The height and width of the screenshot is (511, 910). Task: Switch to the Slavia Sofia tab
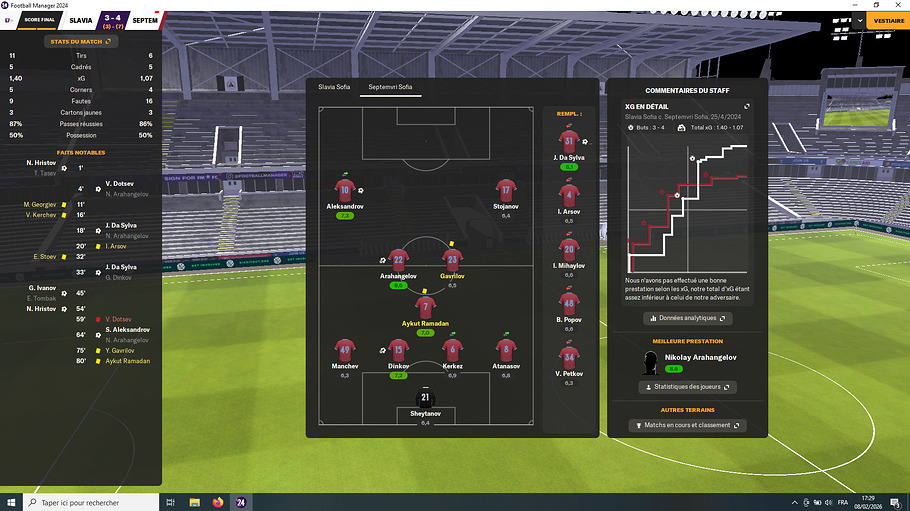(334, 87)
